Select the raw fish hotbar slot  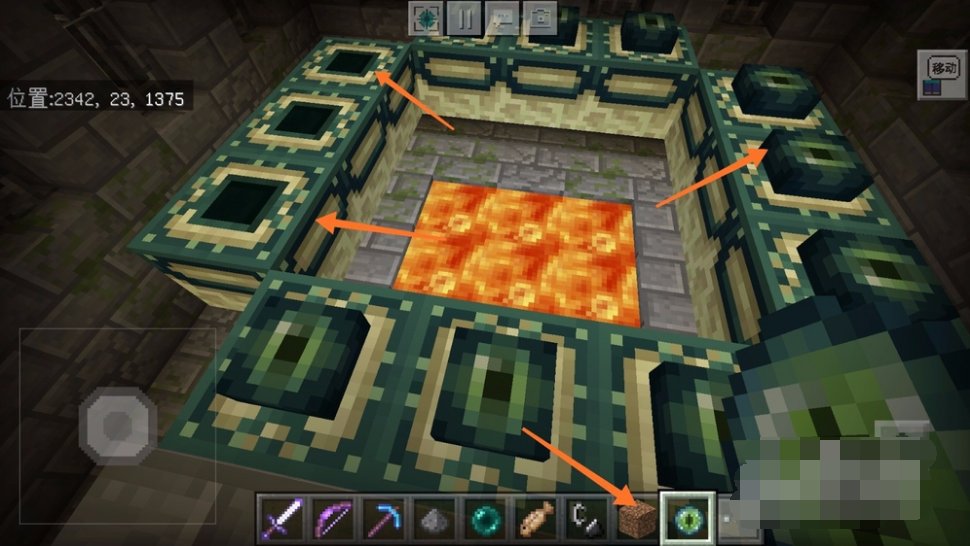pyautogui.click(x=532, y=518)
